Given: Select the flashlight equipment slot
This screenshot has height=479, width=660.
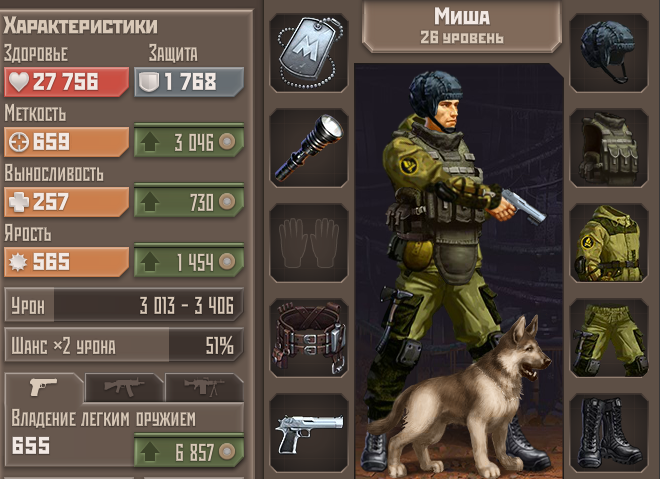Looking at the screenshot, I should [x=309, y=147].
